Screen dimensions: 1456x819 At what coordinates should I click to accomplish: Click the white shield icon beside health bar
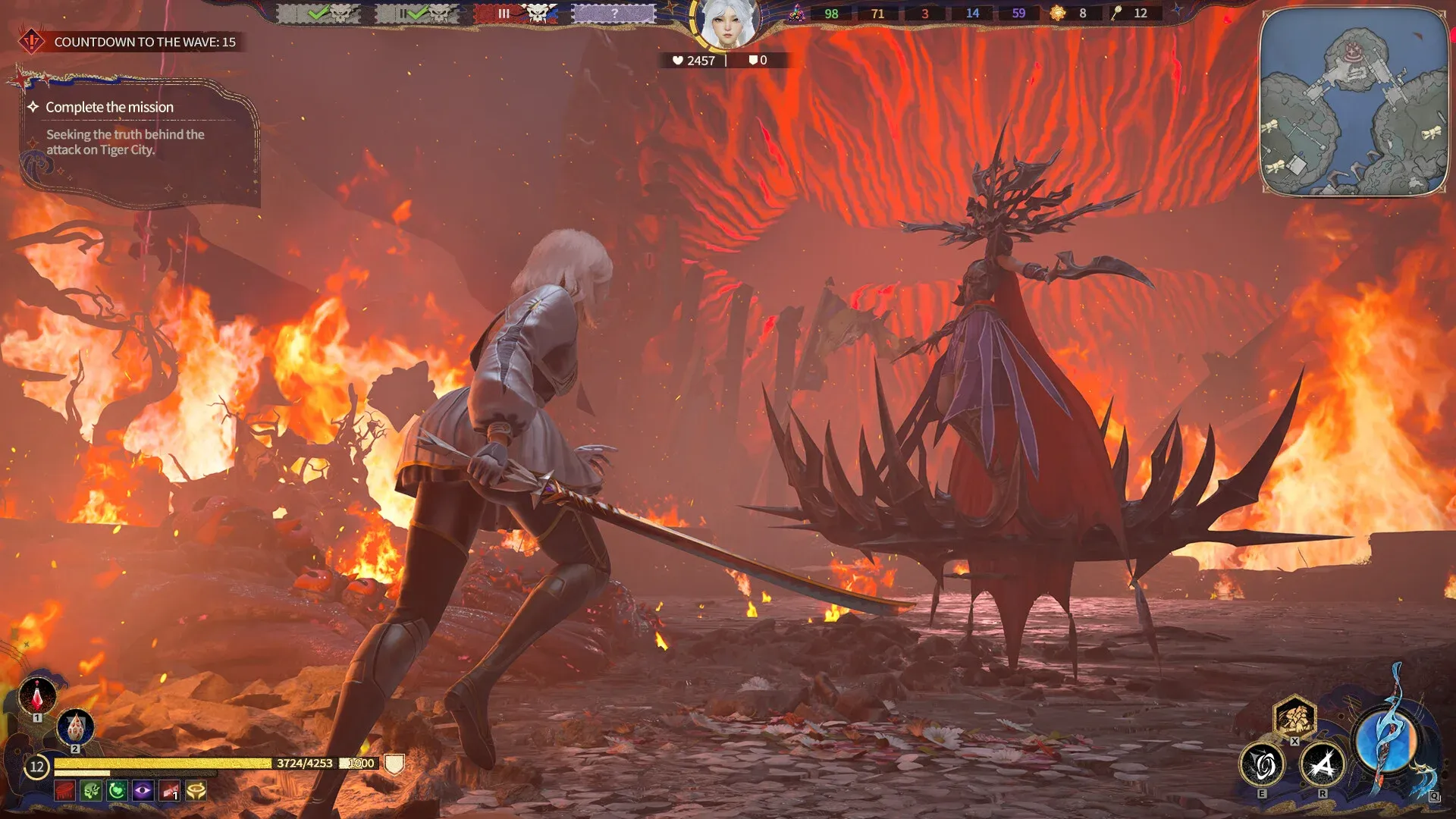tap(394, 764)
